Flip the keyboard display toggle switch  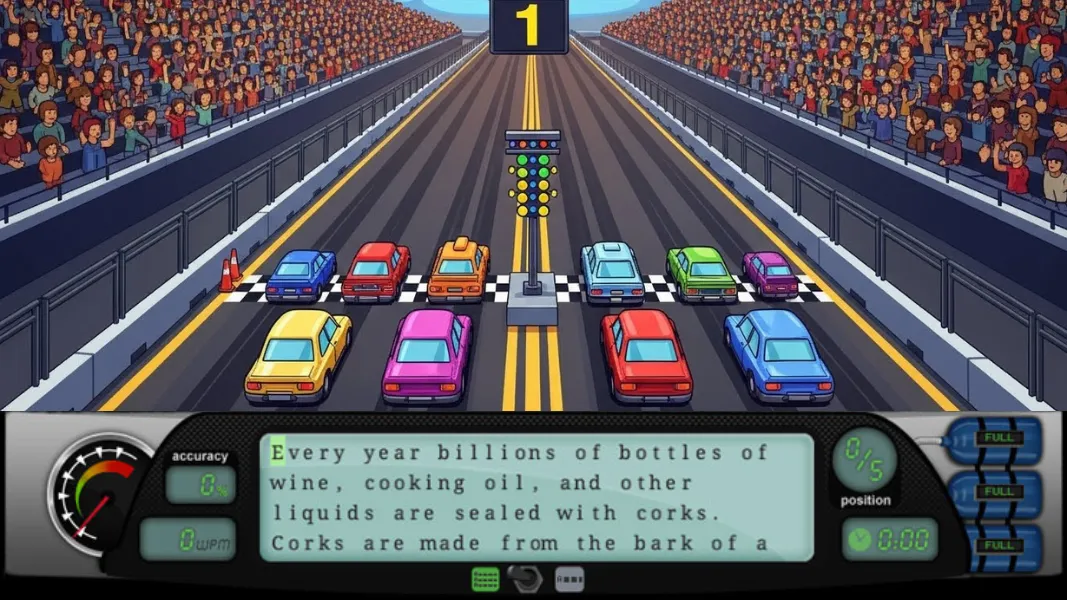(x=525, y=579)
